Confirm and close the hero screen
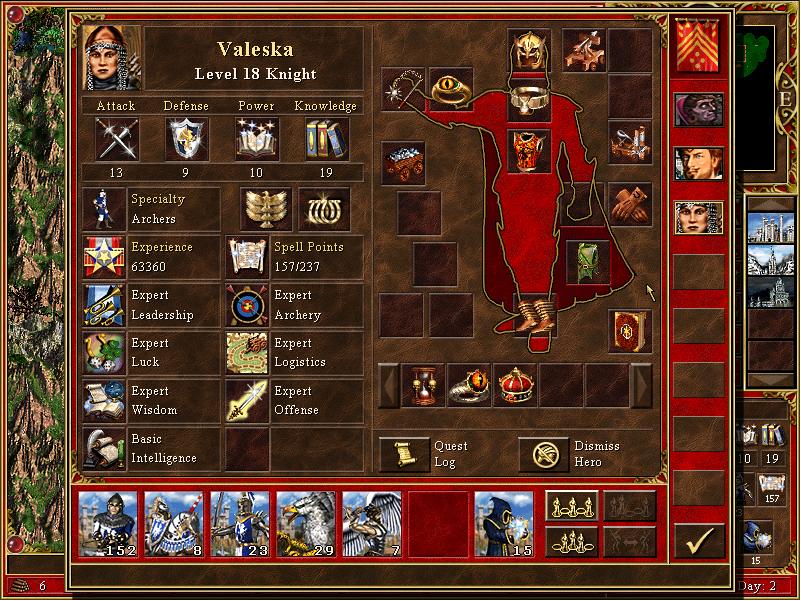The width and height of the screenshot is (801, 601). pos(699,541)
